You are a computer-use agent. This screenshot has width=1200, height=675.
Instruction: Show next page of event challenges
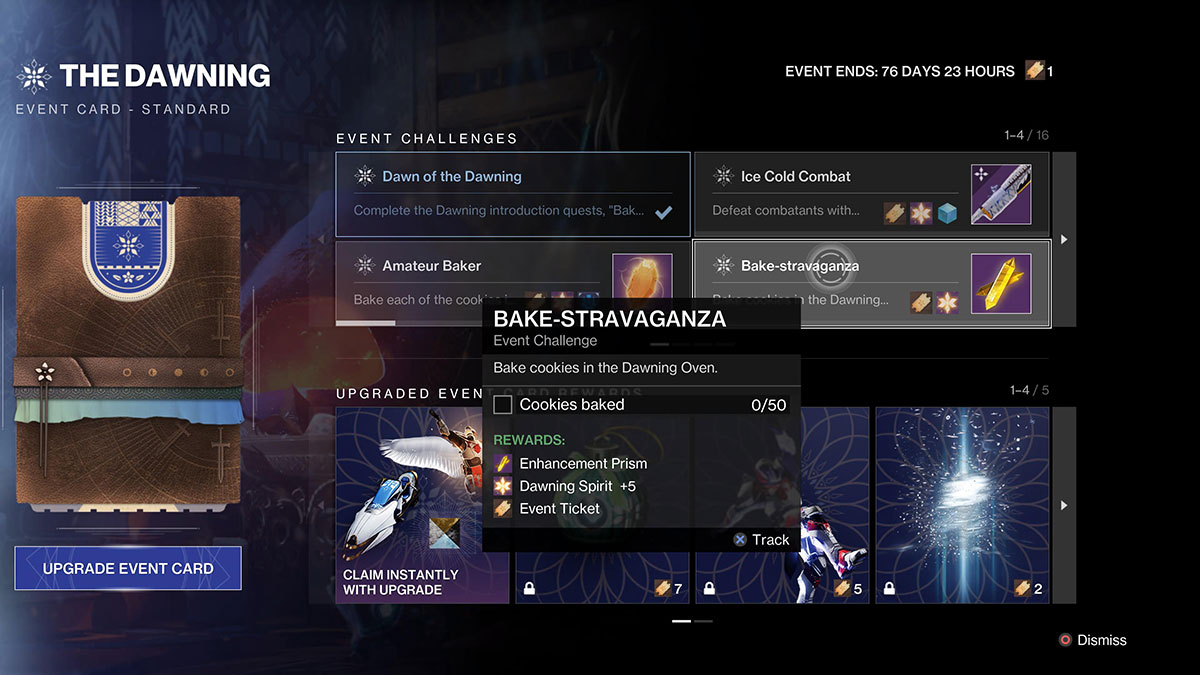point(1064,239)
